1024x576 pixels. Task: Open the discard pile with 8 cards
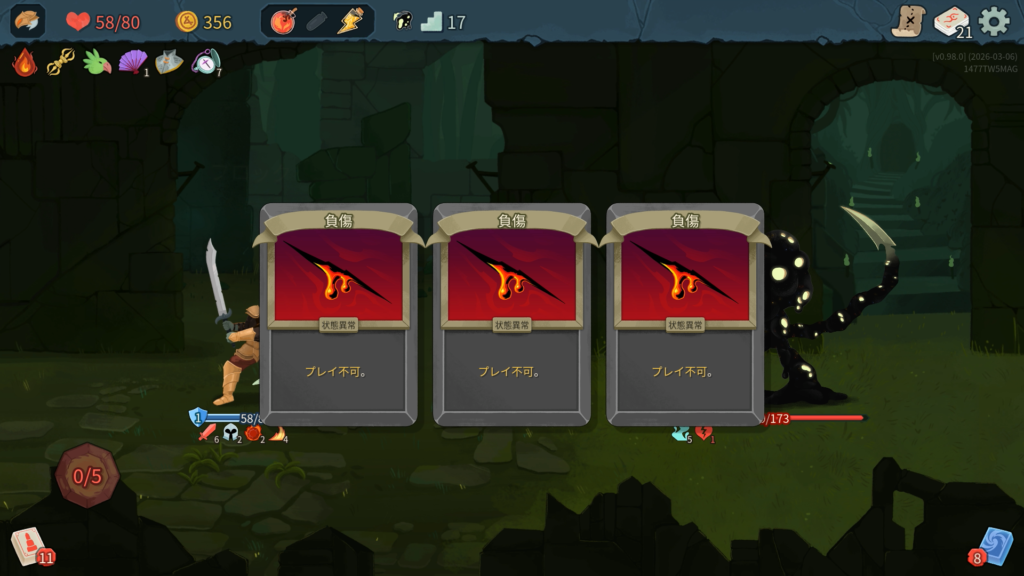click(x=995, y=545)
